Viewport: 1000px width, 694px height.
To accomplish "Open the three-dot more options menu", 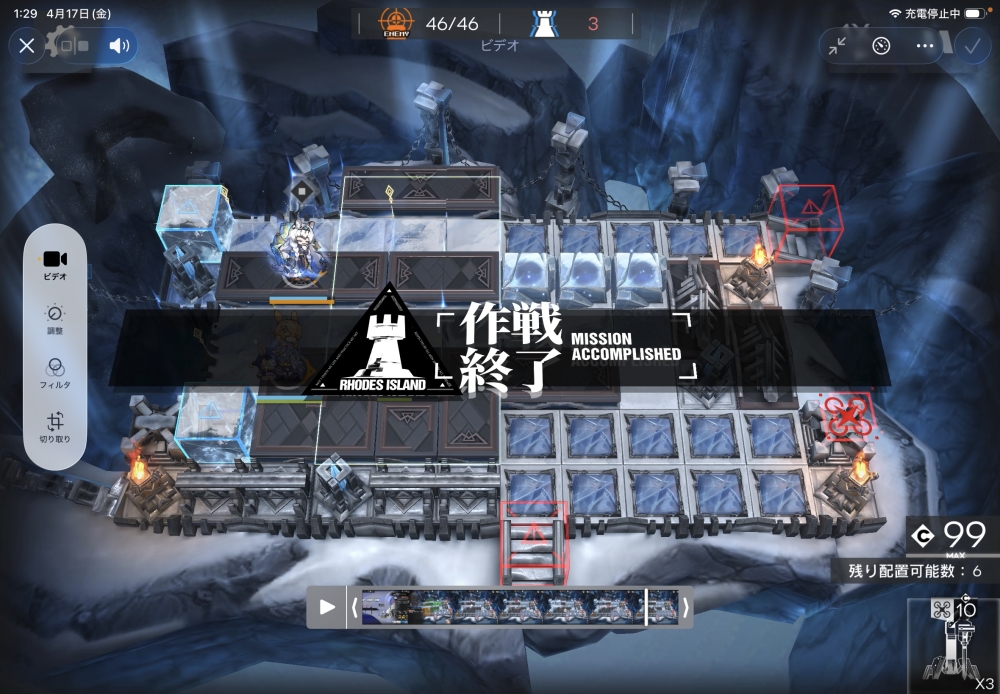I will click(x=925, y=46).
